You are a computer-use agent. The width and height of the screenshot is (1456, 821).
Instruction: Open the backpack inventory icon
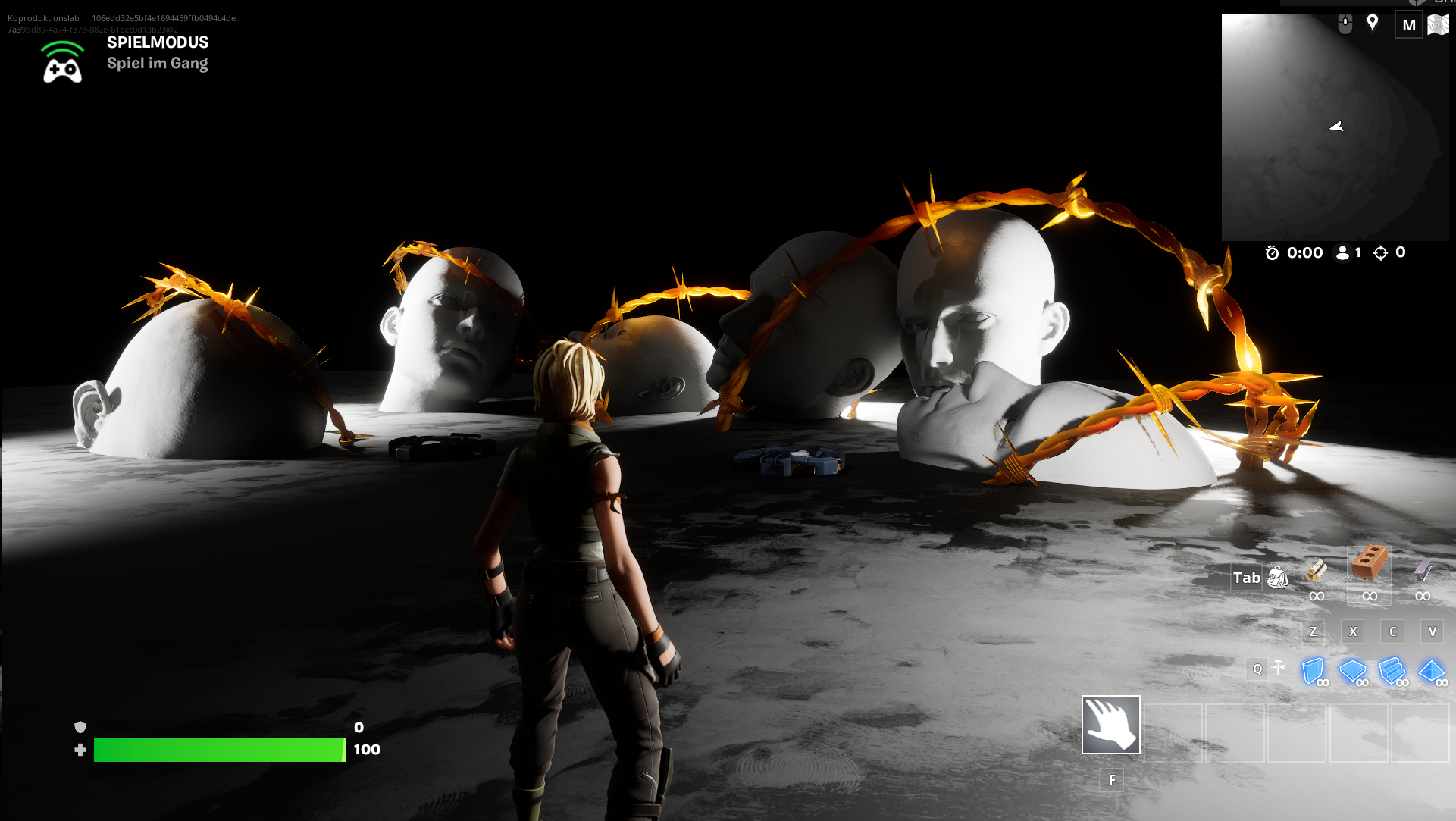1278,578
